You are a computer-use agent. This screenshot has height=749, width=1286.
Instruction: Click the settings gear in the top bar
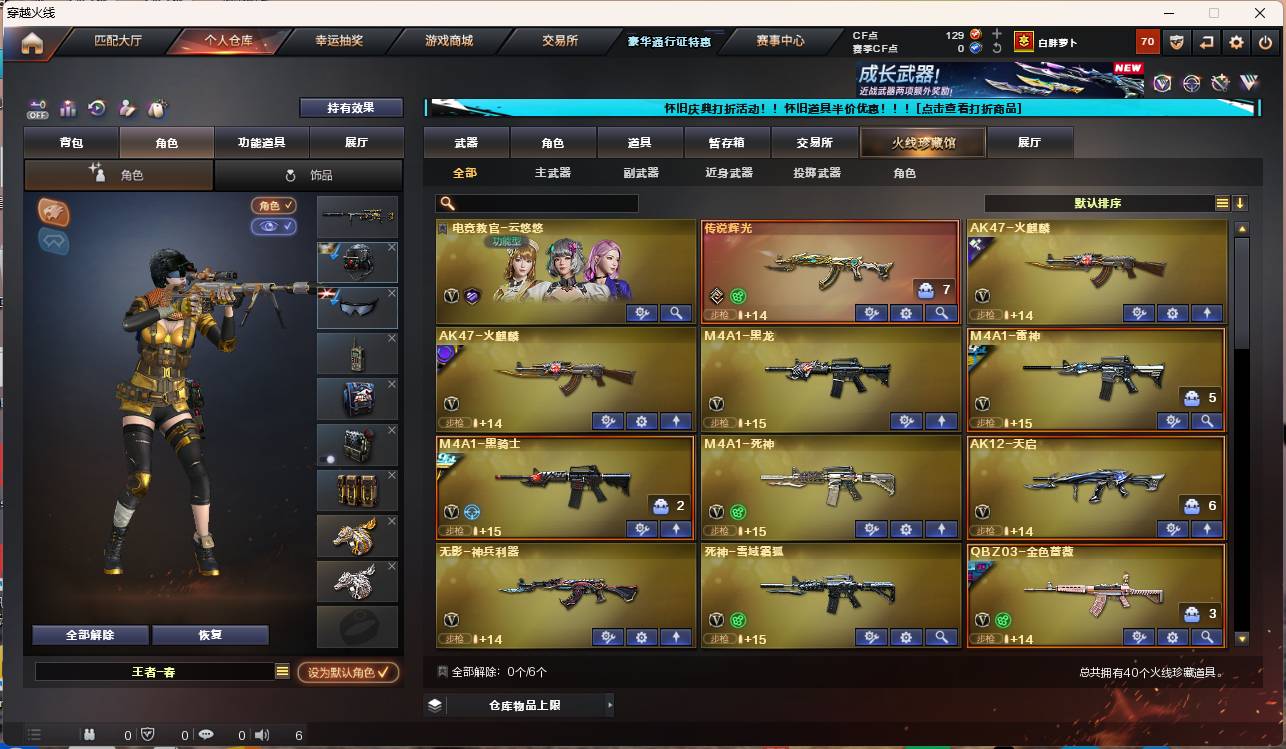(1237, 42)
